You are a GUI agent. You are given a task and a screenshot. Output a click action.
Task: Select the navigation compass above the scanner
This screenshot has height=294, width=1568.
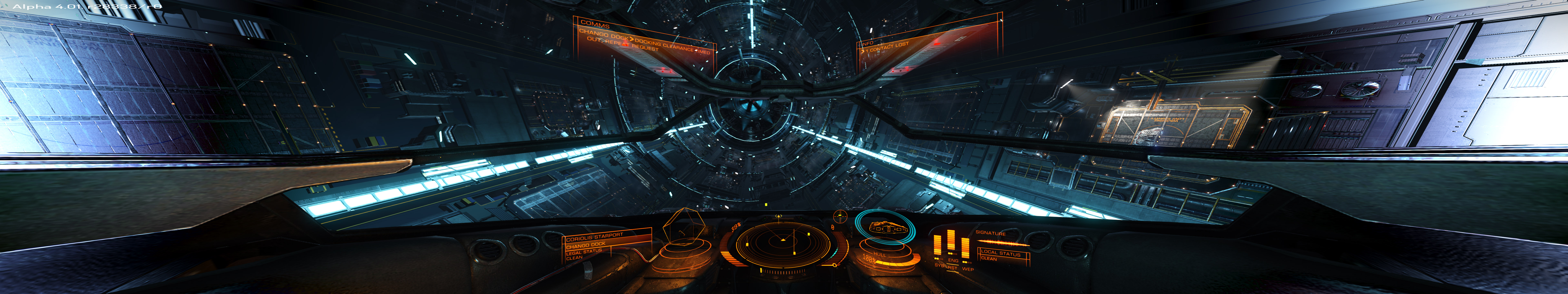(840, 216)
